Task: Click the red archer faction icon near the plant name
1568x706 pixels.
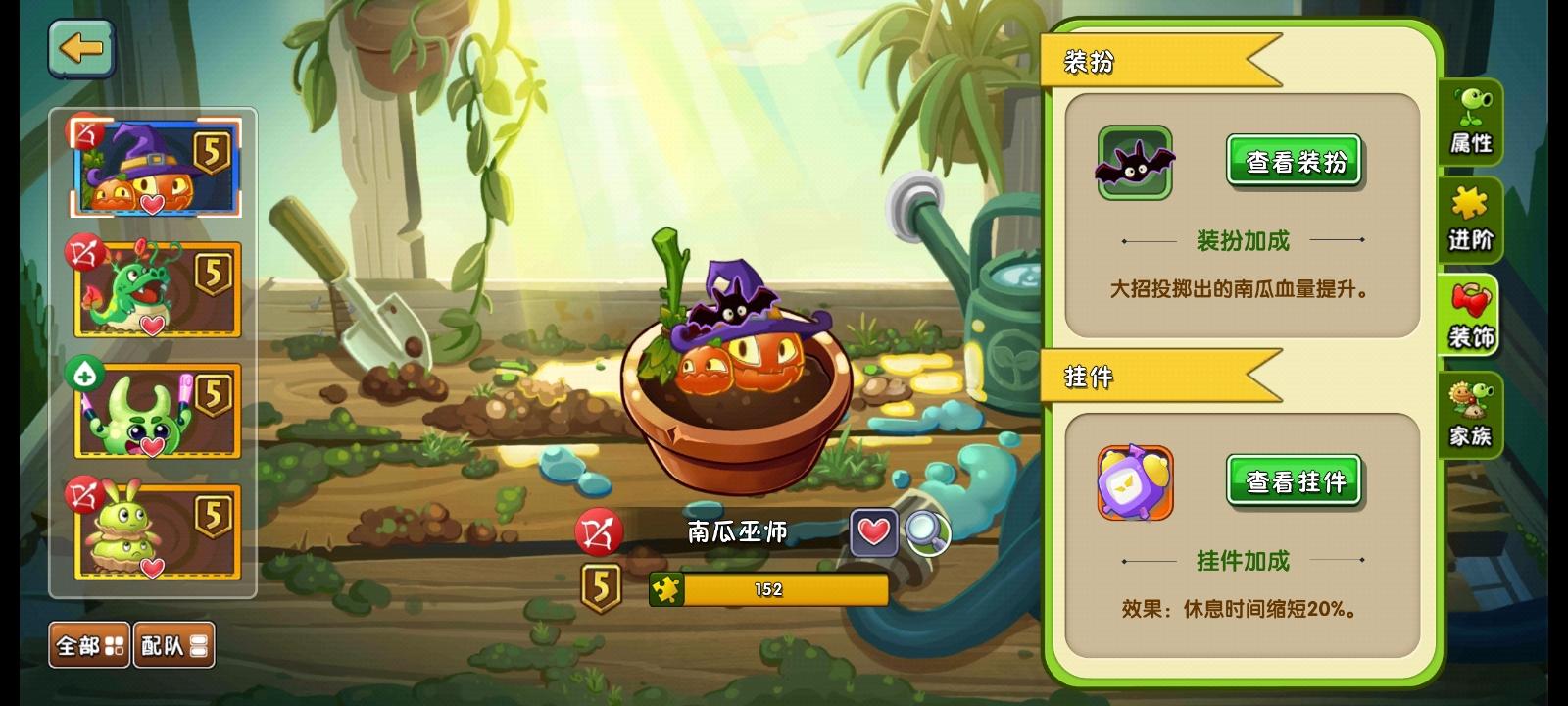Action: coord(600,530)
